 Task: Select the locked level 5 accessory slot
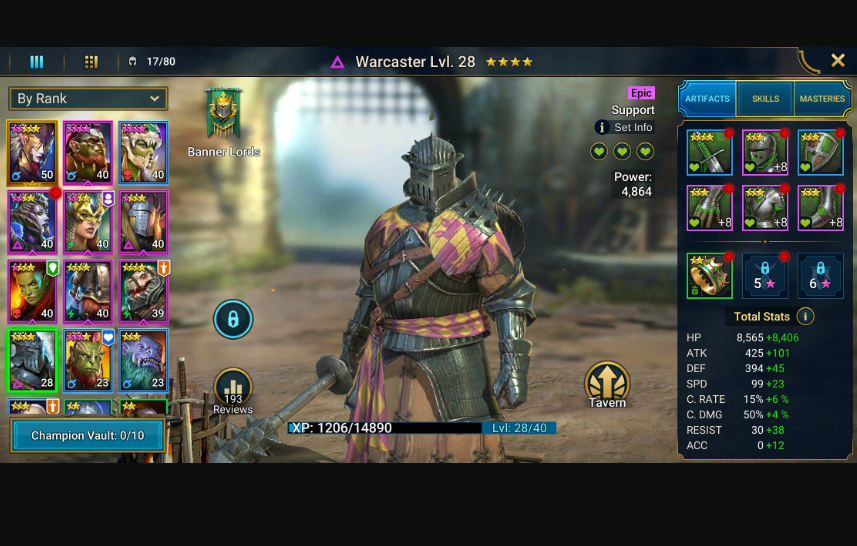point(765,275)
